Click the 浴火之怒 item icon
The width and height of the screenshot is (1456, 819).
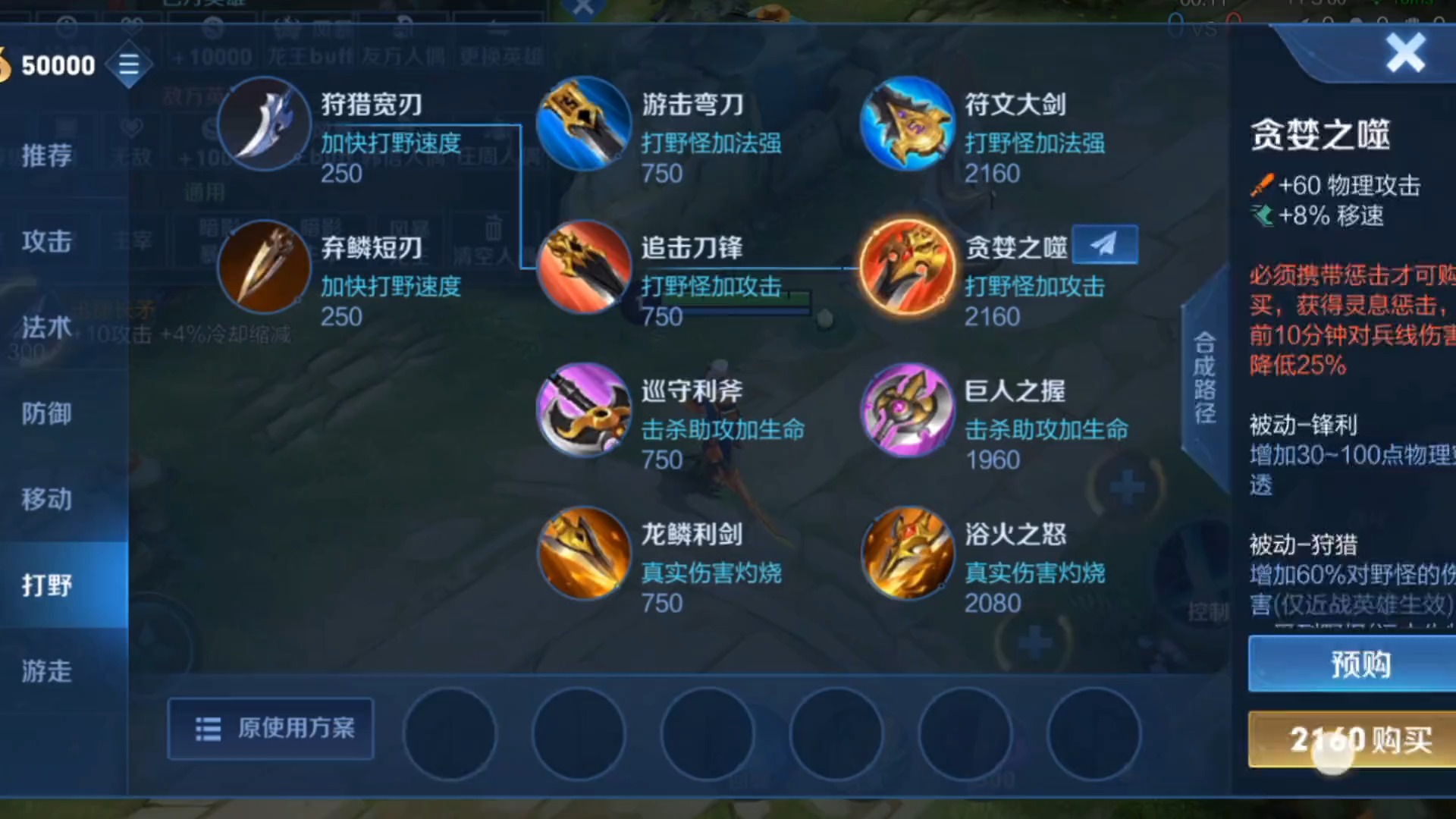tap(908, 553)
